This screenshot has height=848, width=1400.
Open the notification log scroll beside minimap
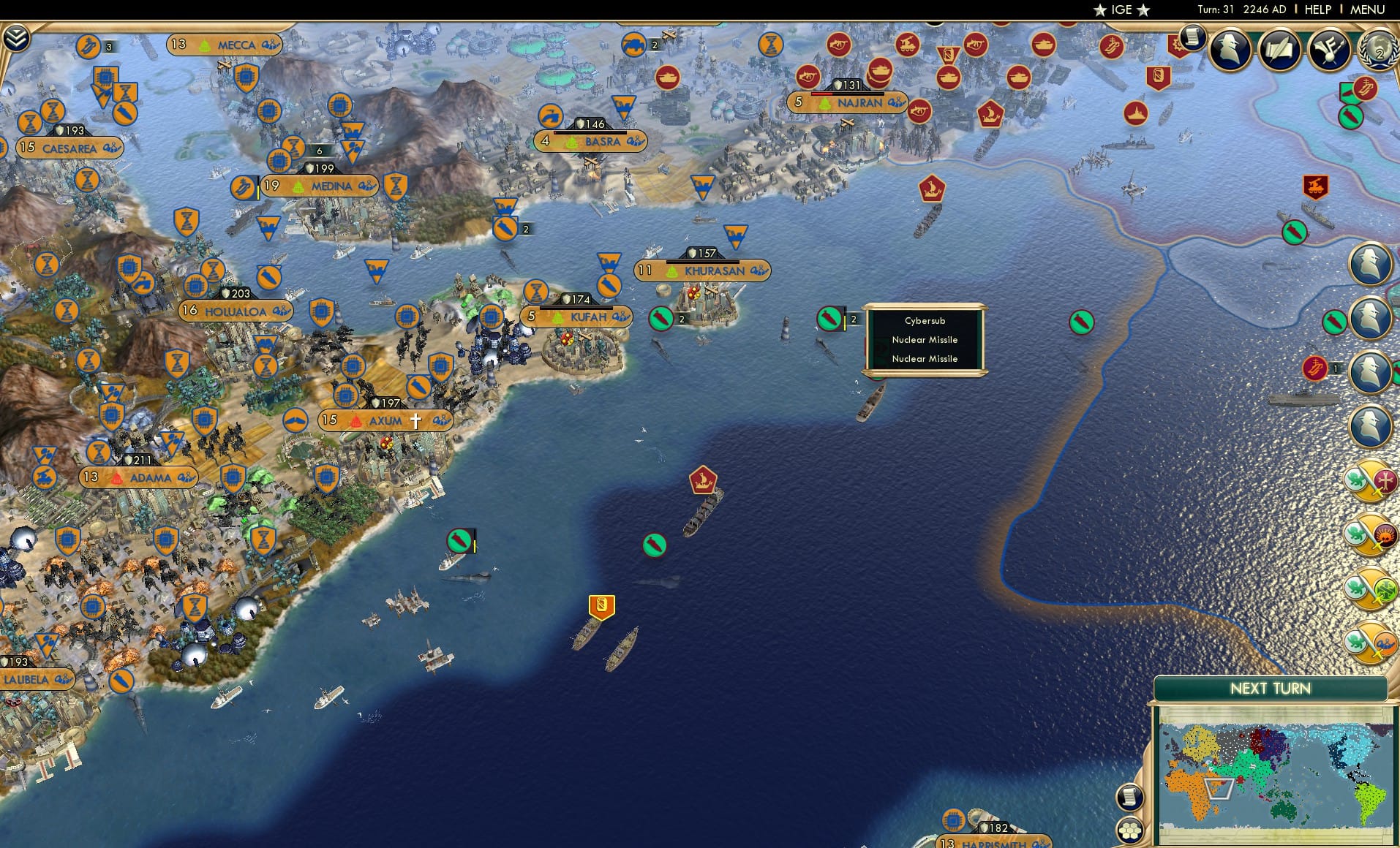tap(1130, 797)
